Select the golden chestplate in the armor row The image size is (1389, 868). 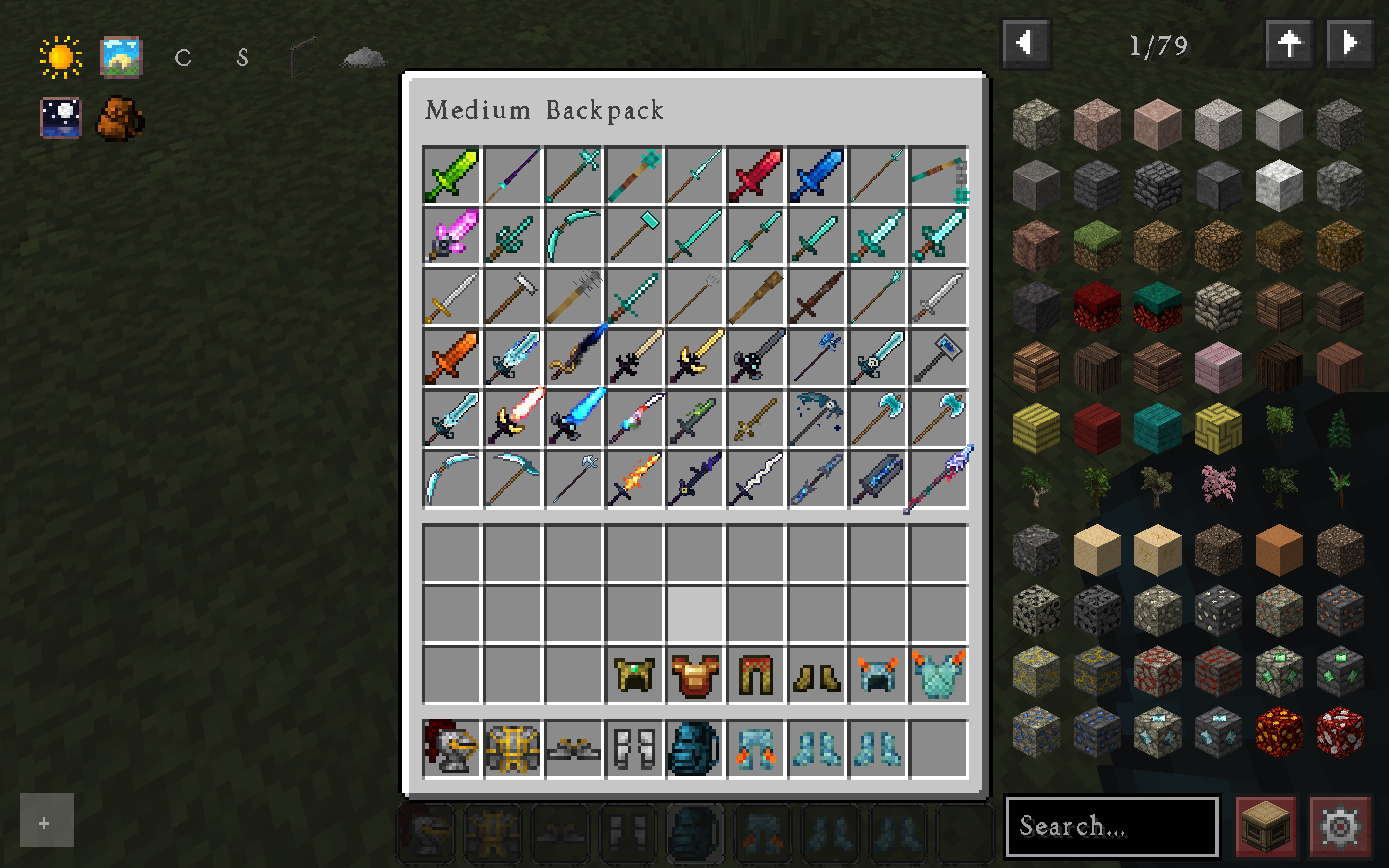point(694,676)
